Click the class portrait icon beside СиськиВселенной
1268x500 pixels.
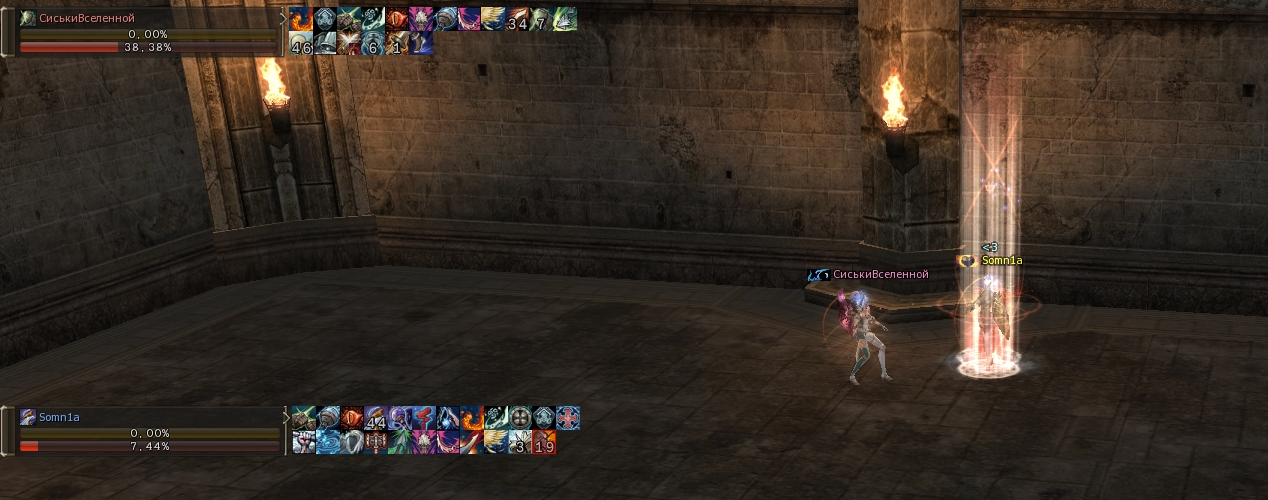click(x=28, y=18)
